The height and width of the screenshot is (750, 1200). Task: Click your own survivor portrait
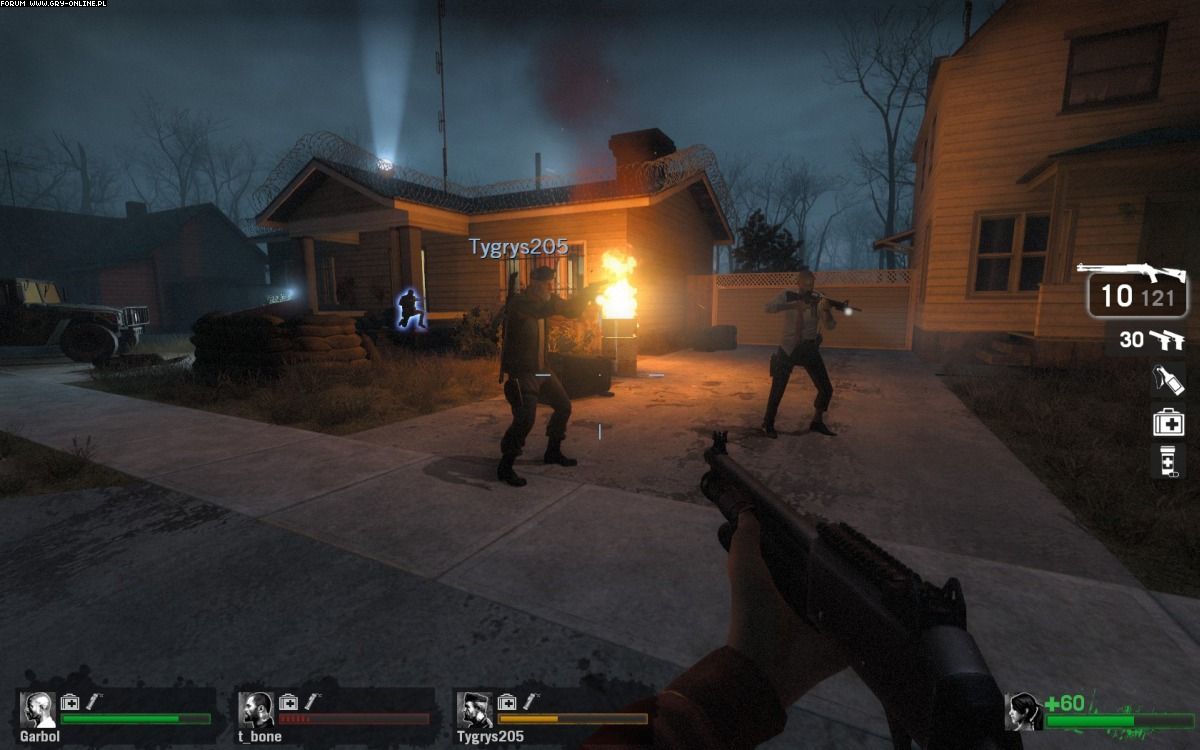coord(1023,711)
